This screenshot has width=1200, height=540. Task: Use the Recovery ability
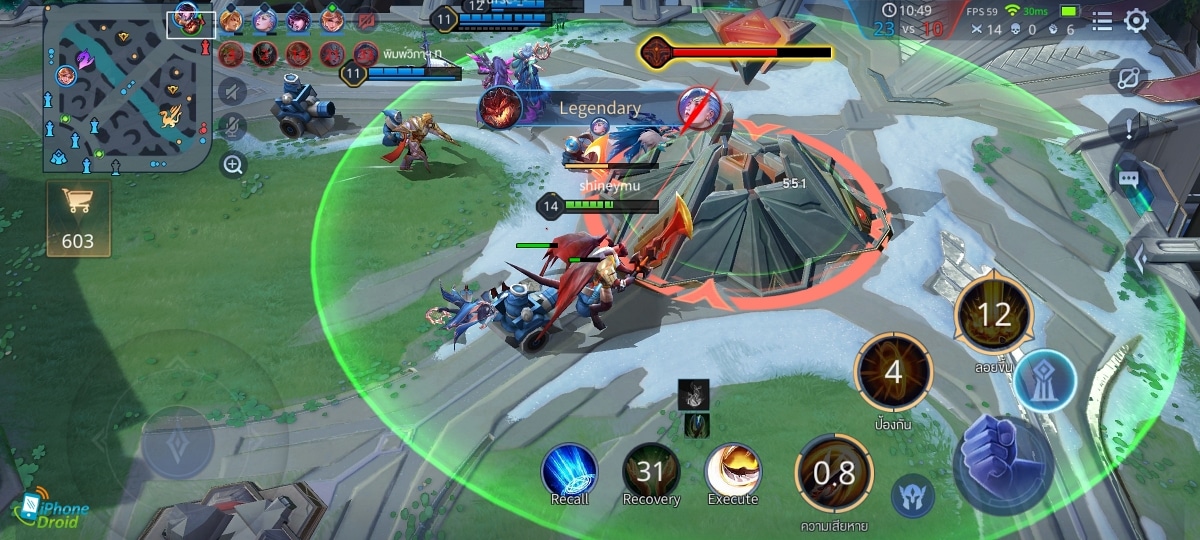(651, 471)
